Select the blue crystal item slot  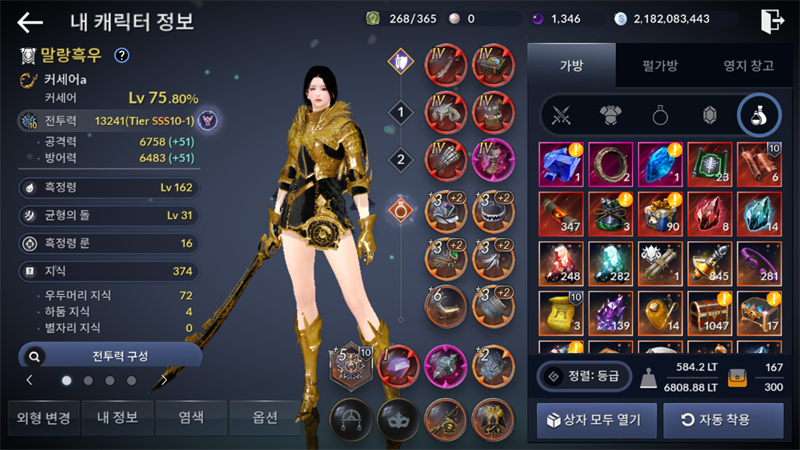click(x=660, y=163)
